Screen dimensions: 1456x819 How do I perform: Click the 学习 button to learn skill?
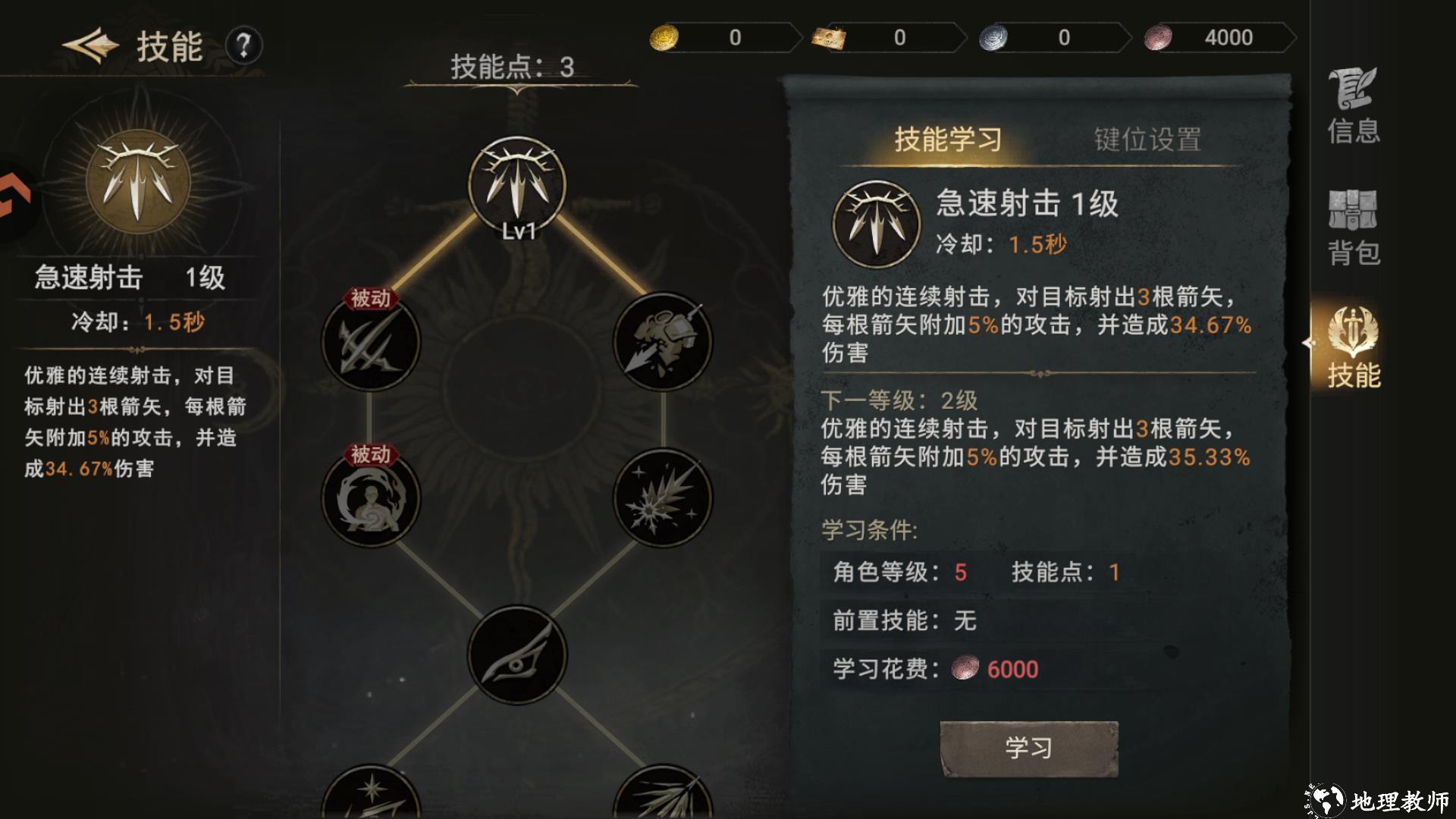[x=1029, y=748]
